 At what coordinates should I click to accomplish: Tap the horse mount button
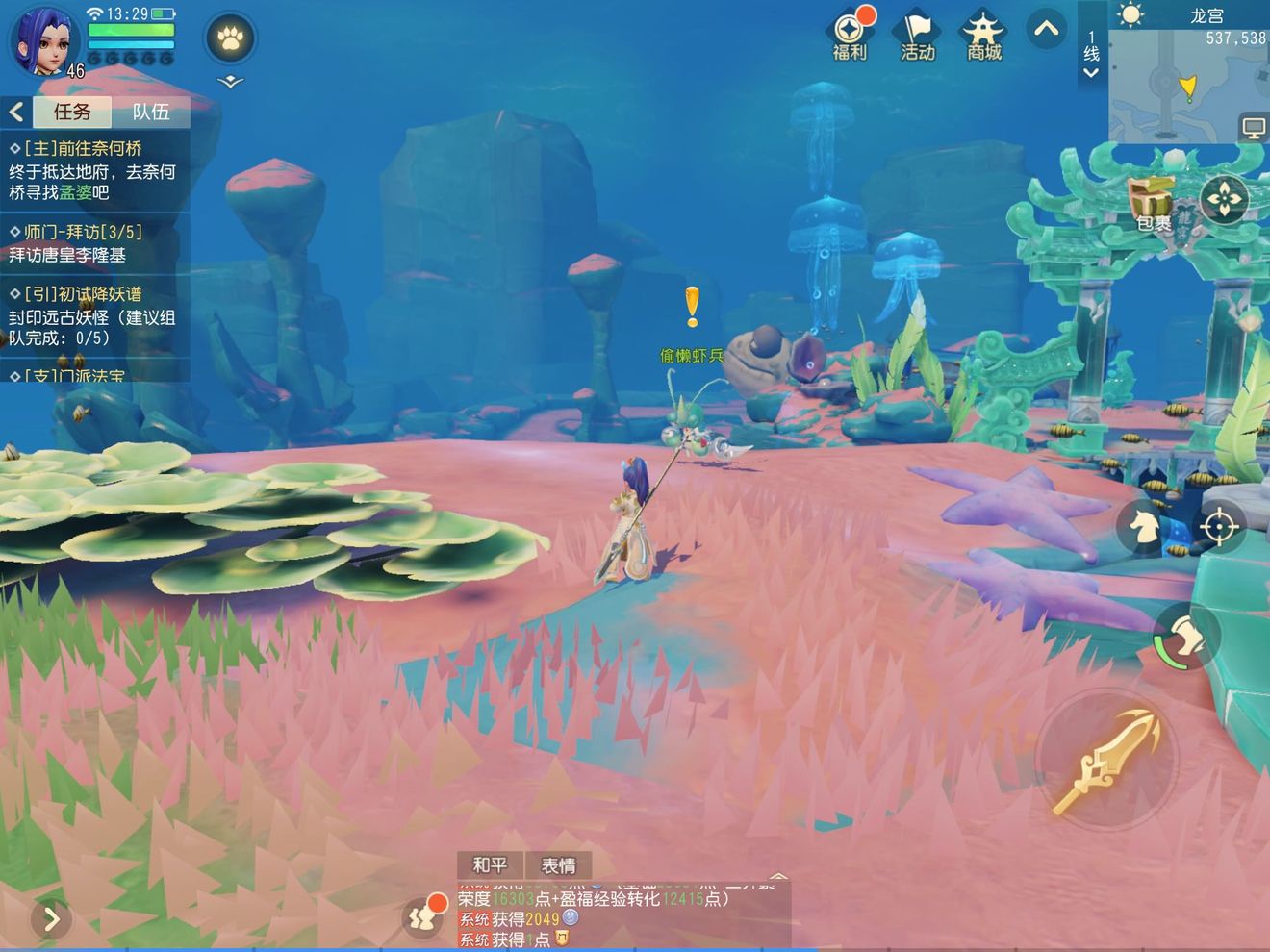[x=1144, y=527]
